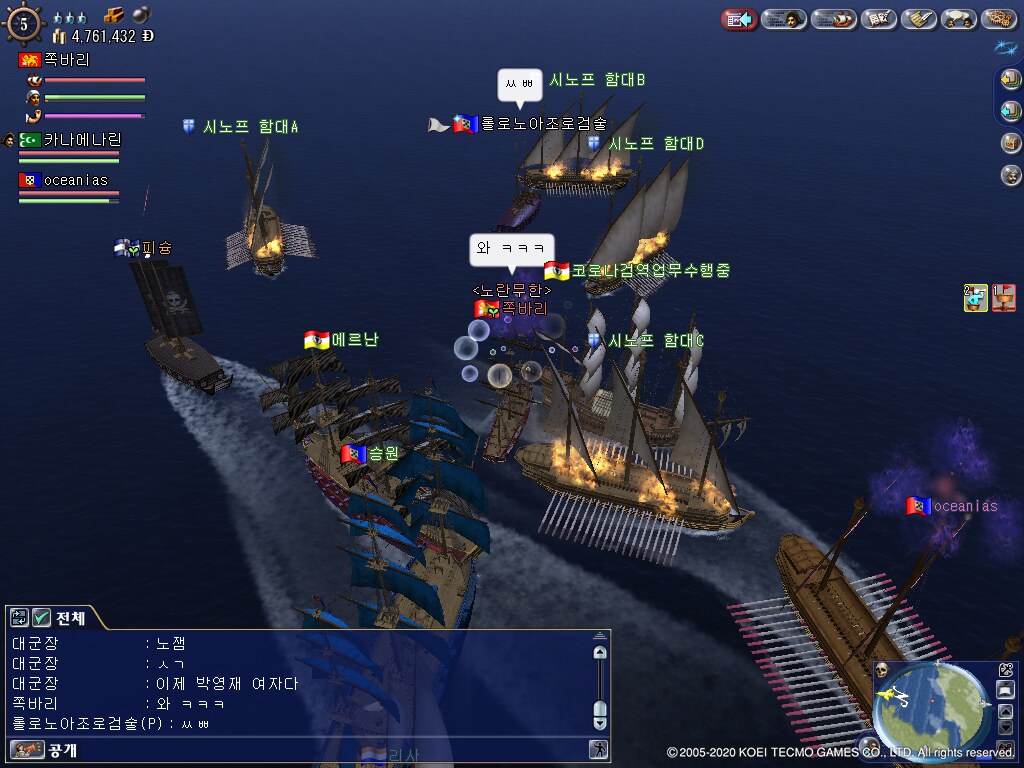Click the yellow arrow pages button

(1011, 81)
